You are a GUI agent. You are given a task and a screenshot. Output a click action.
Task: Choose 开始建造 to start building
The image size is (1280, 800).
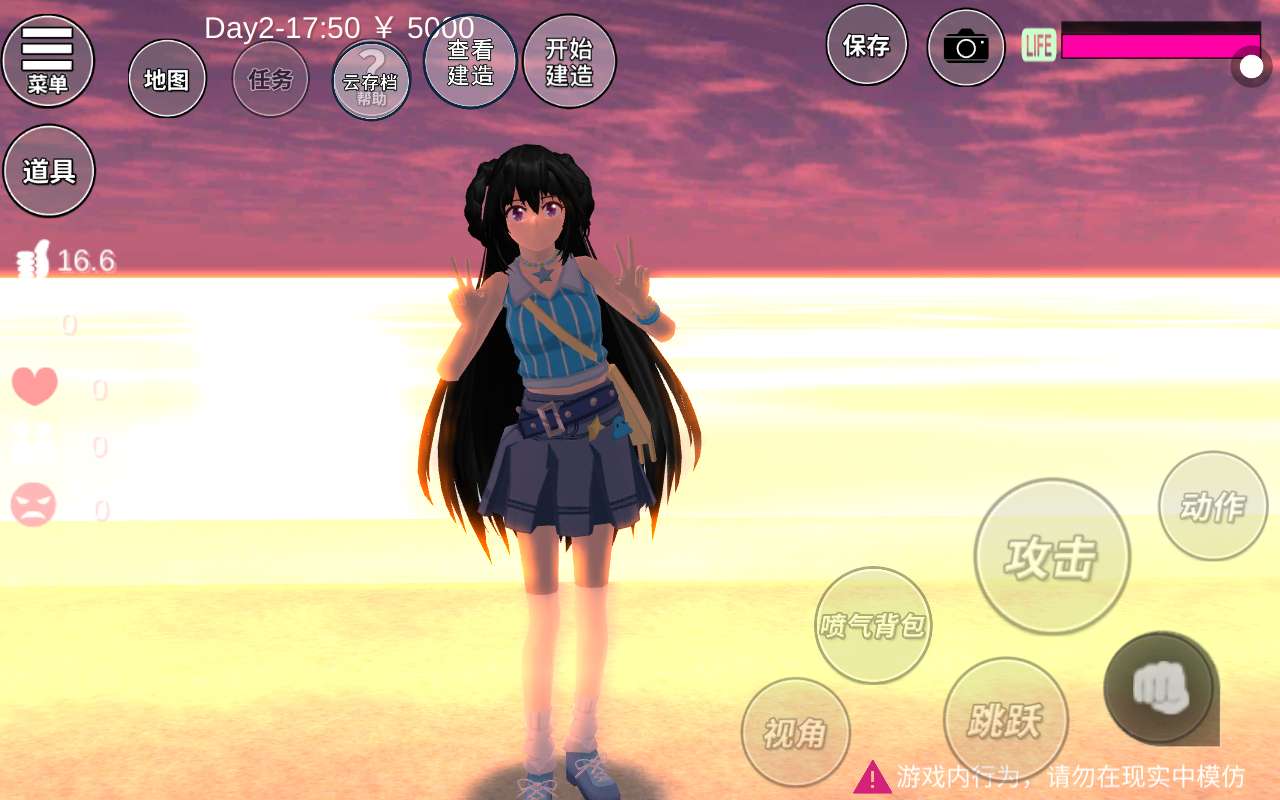coord(569,62)
